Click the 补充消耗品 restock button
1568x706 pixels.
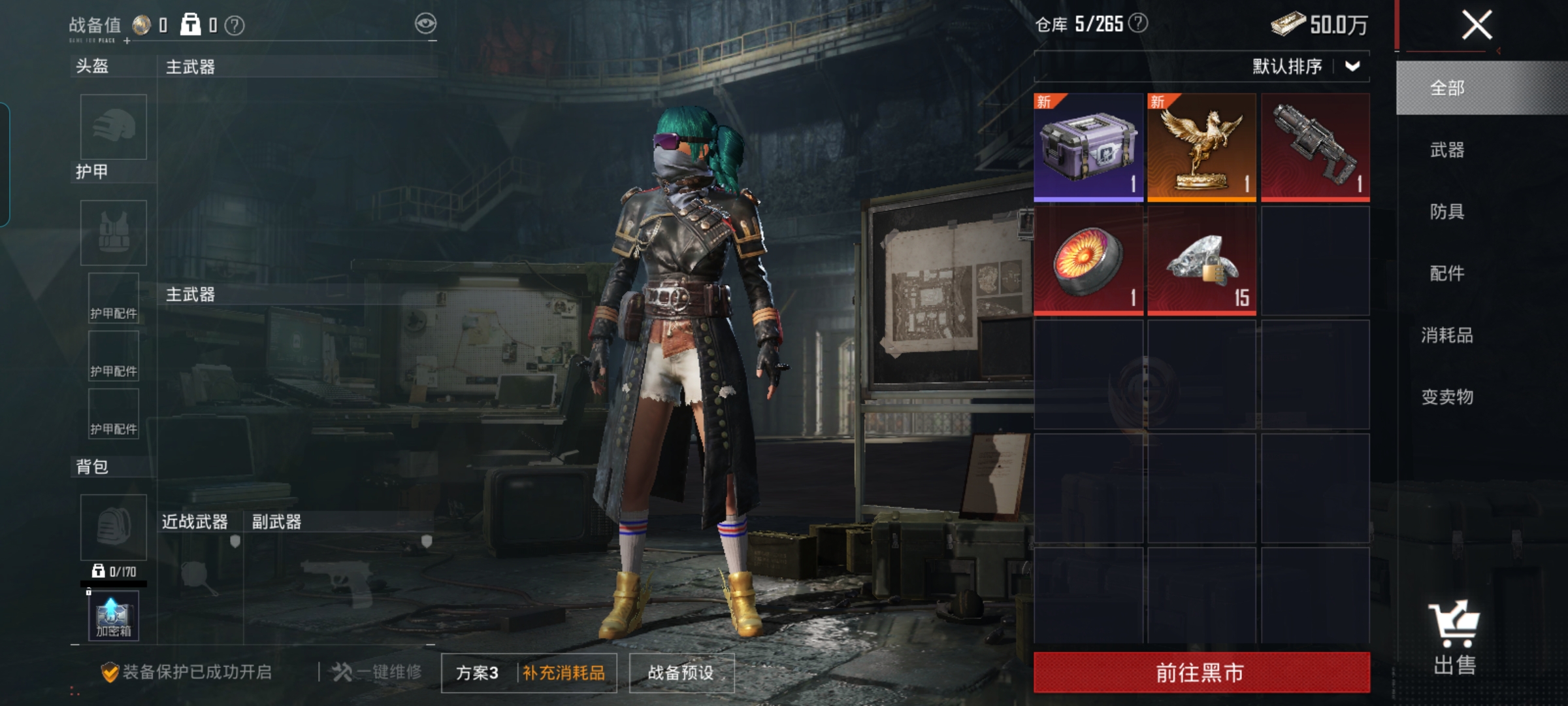tap(564, 673)
